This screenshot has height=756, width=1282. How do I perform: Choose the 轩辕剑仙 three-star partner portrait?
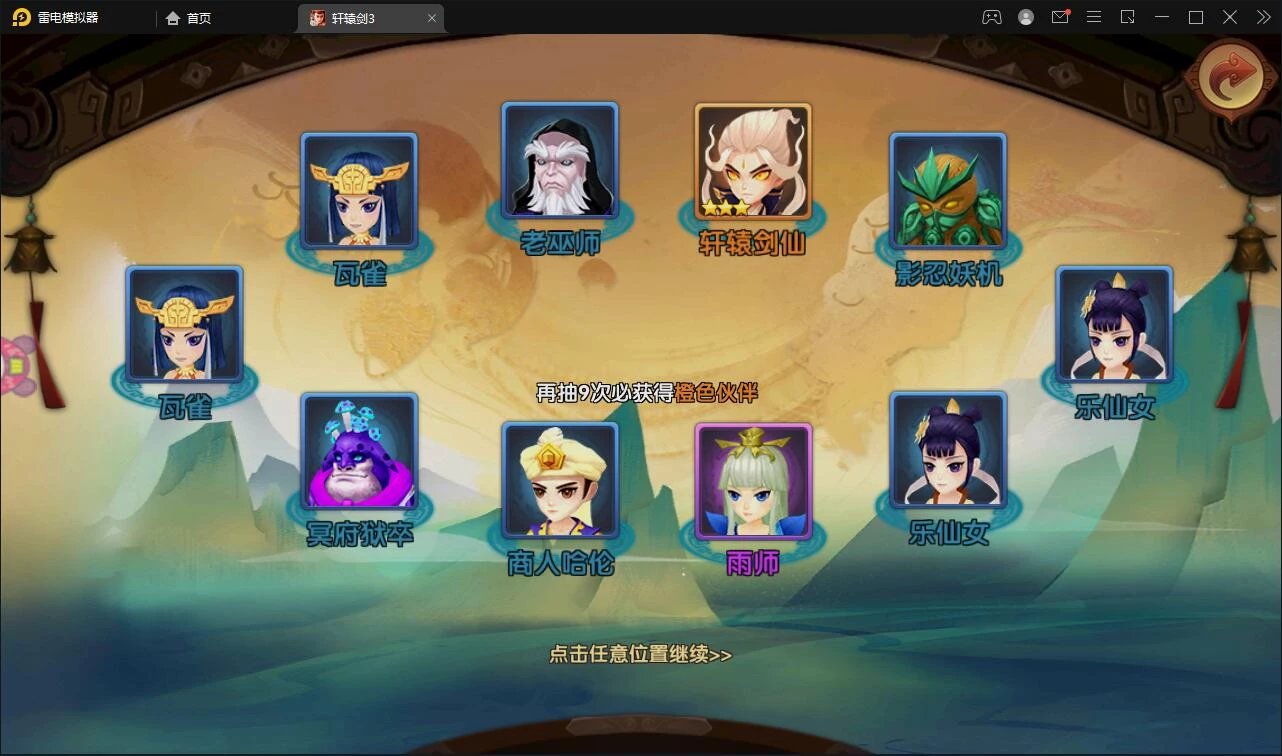coord(753,161)
